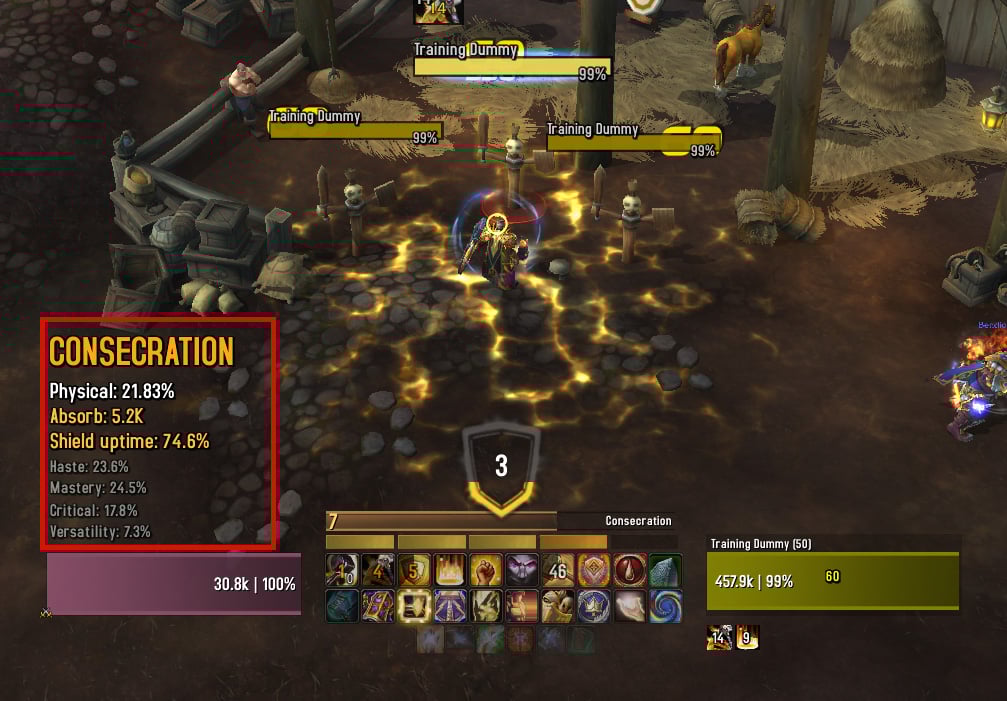1007x701 pixels.
Task: Activate the glowing highlighted ability icon
Action: click(414, 606)
